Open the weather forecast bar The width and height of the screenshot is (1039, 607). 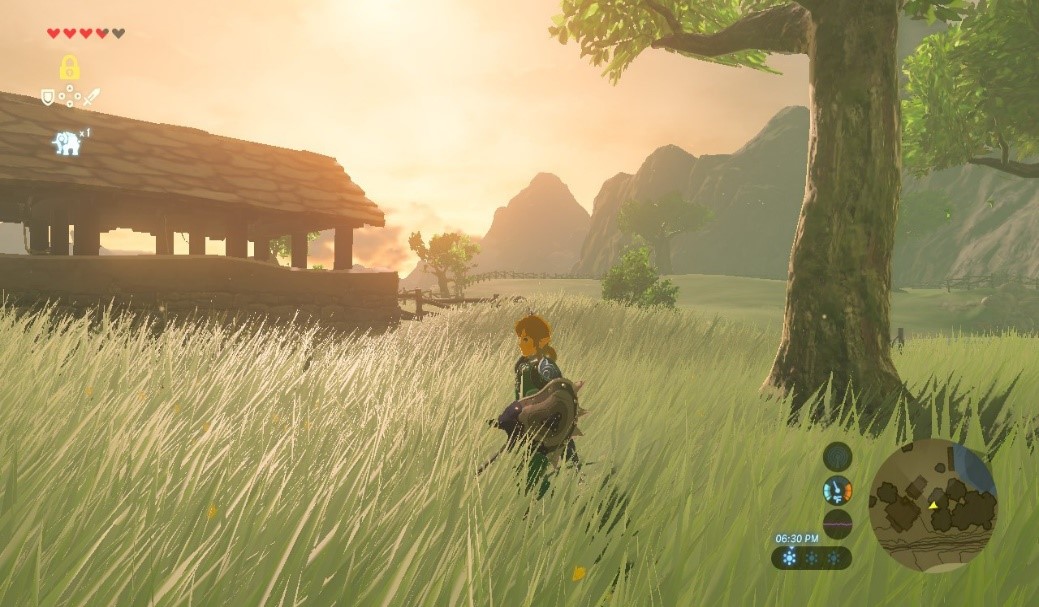click(x=811, y=558)
